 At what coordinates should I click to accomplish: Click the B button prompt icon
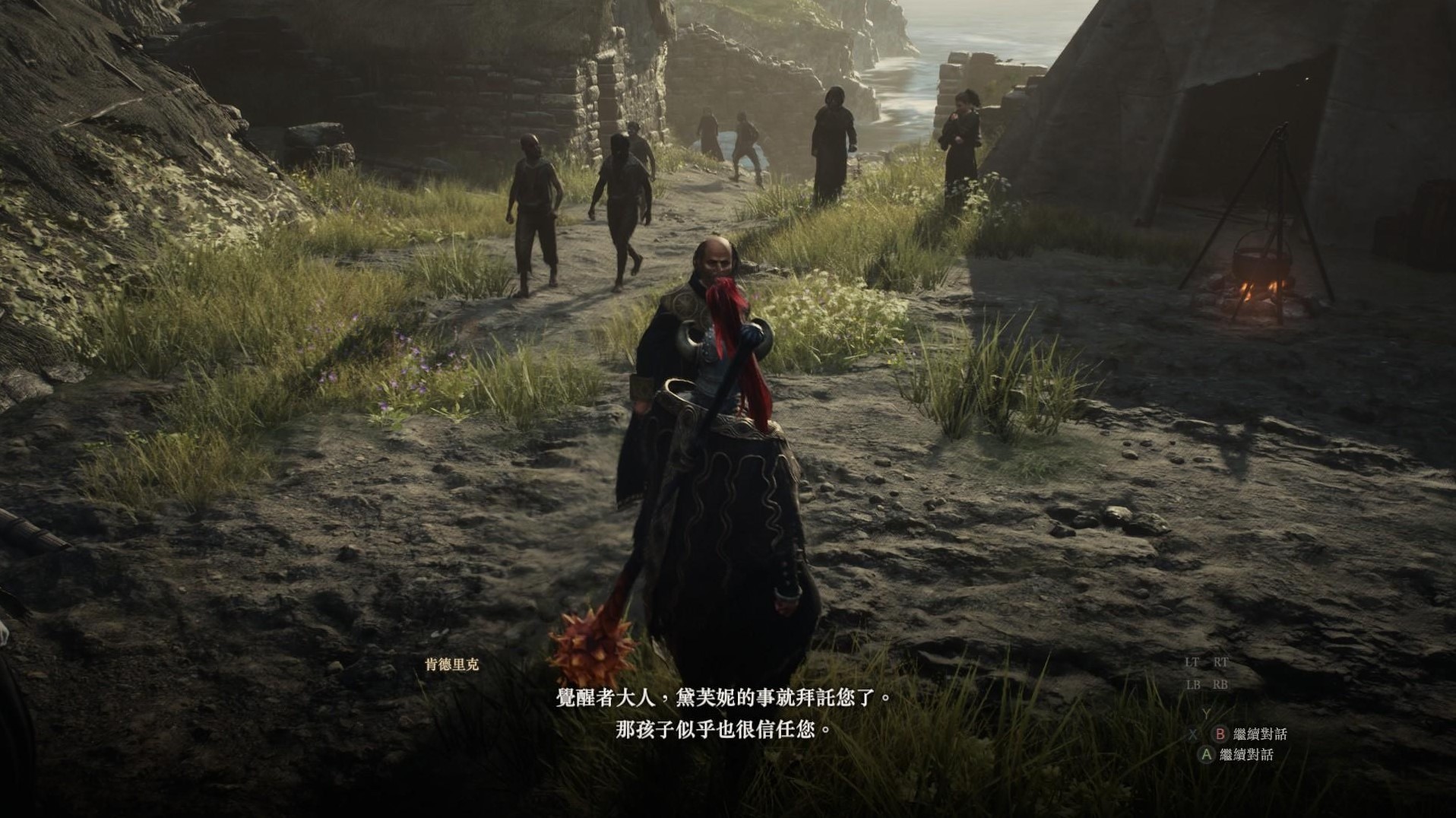tap(1220, 734)
